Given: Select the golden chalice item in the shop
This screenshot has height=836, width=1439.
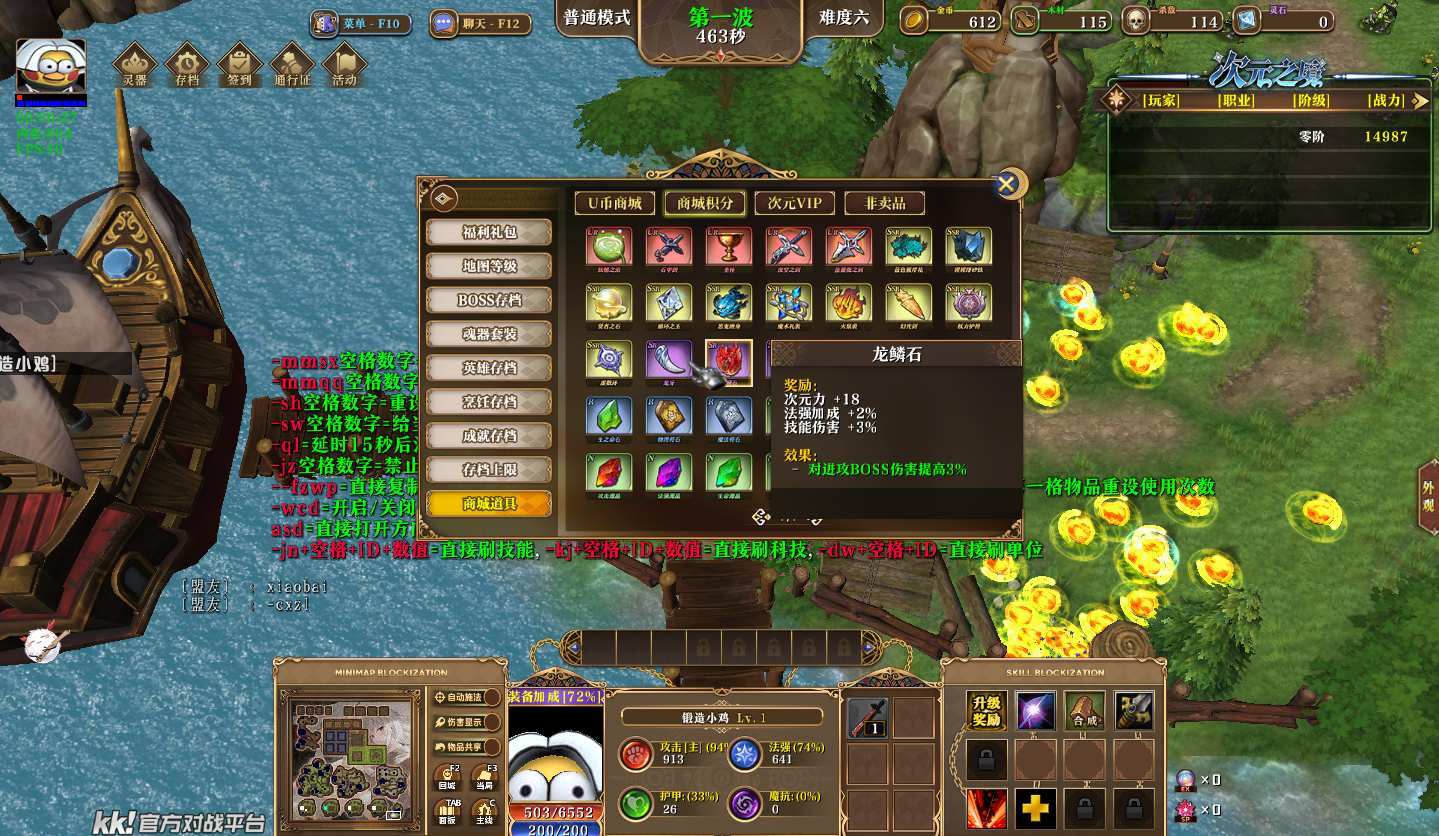Looking at the screenshot, I should 728,246.
